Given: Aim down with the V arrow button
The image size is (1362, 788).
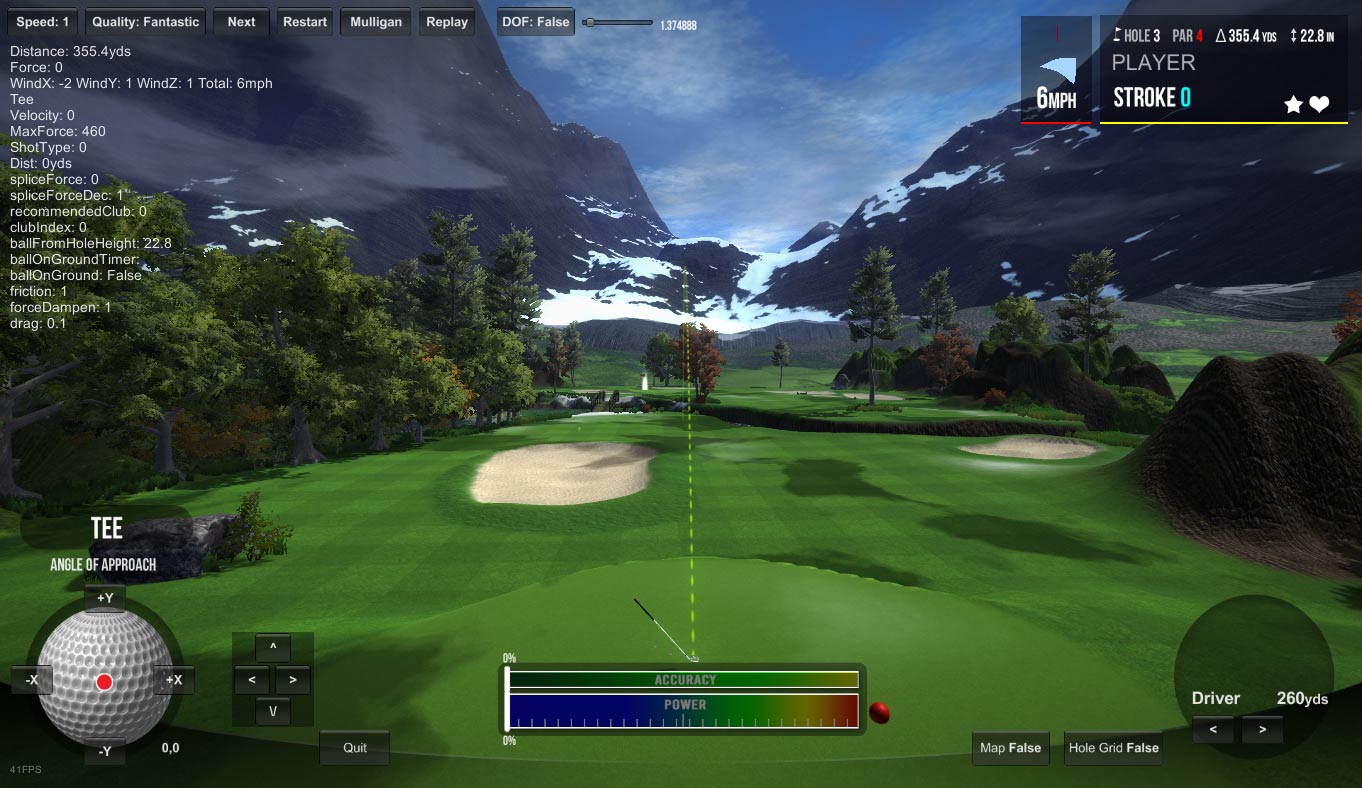Looking at the screenshot, I should click(272, 712).
